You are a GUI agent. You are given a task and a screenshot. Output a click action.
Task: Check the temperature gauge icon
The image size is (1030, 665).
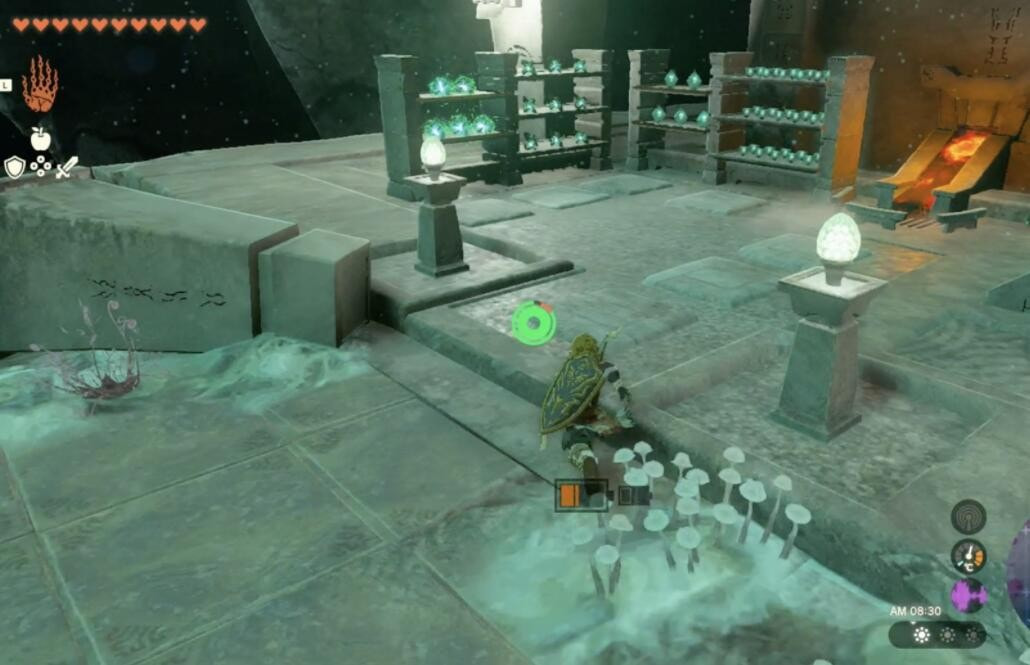point(968,555)
